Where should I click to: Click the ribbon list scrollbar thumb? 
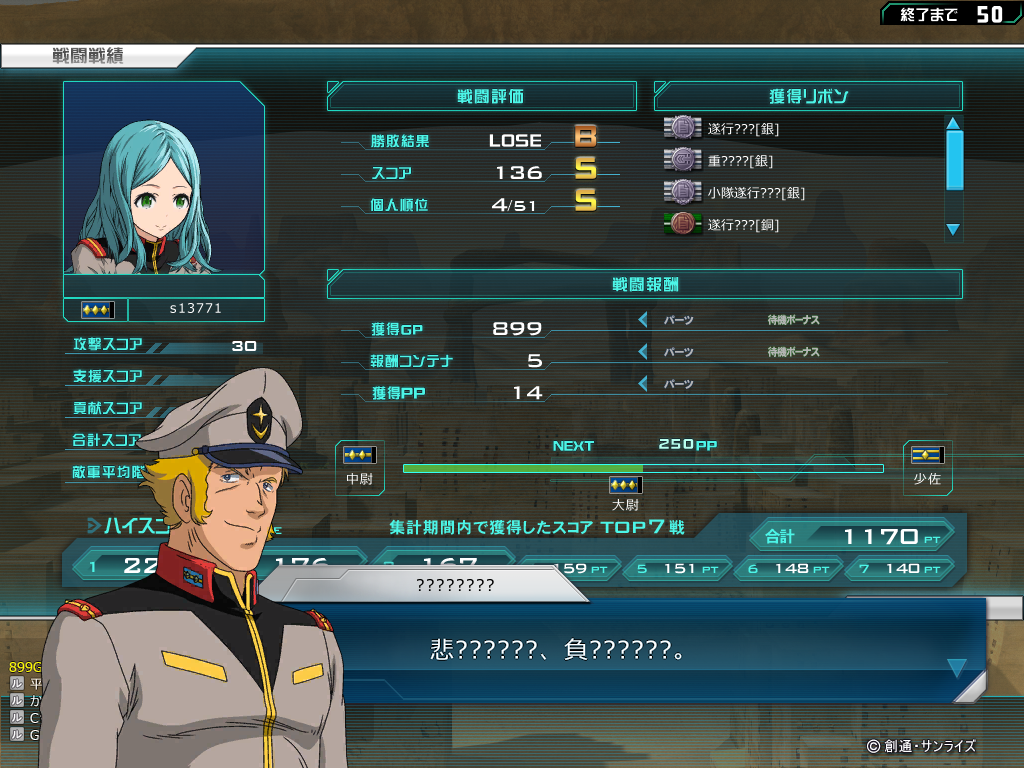954,160
